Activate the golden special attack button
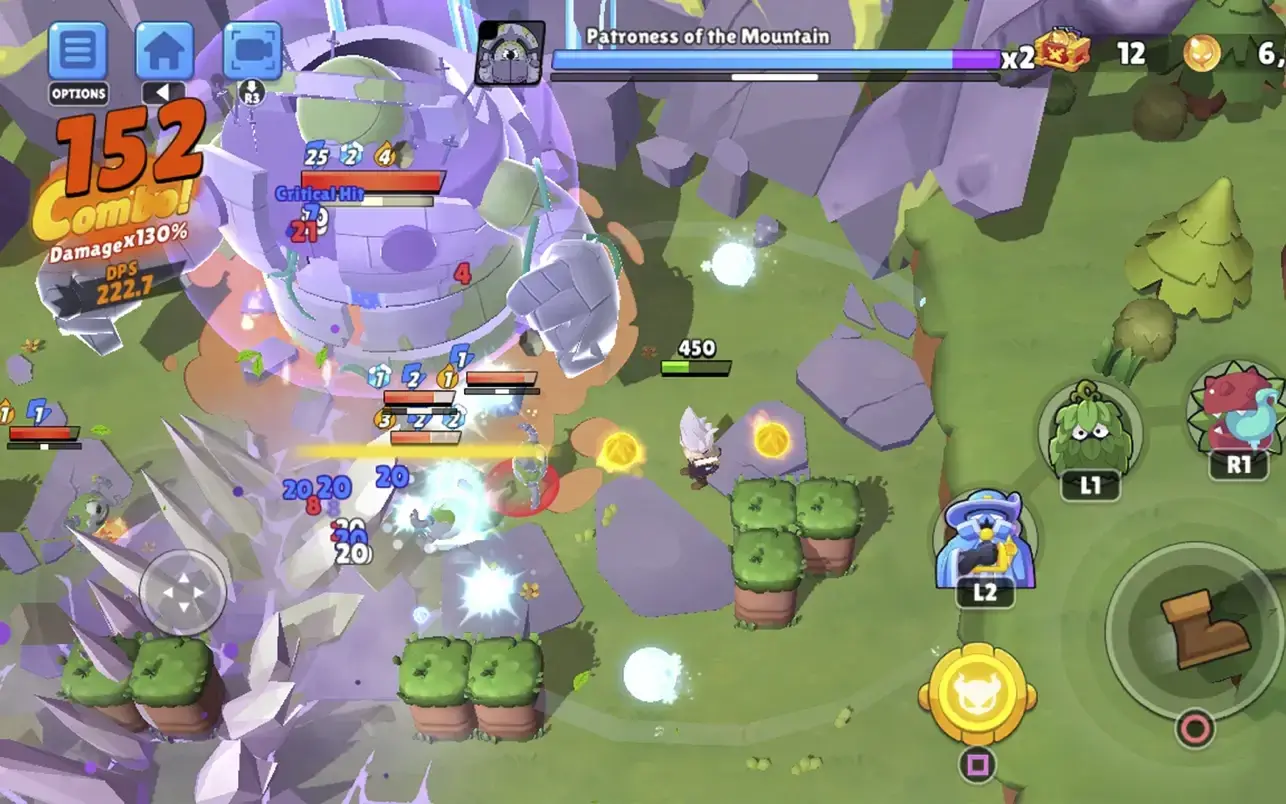Screen dimensions: 1286x804 pyautogui.click(x=976, y=694)
